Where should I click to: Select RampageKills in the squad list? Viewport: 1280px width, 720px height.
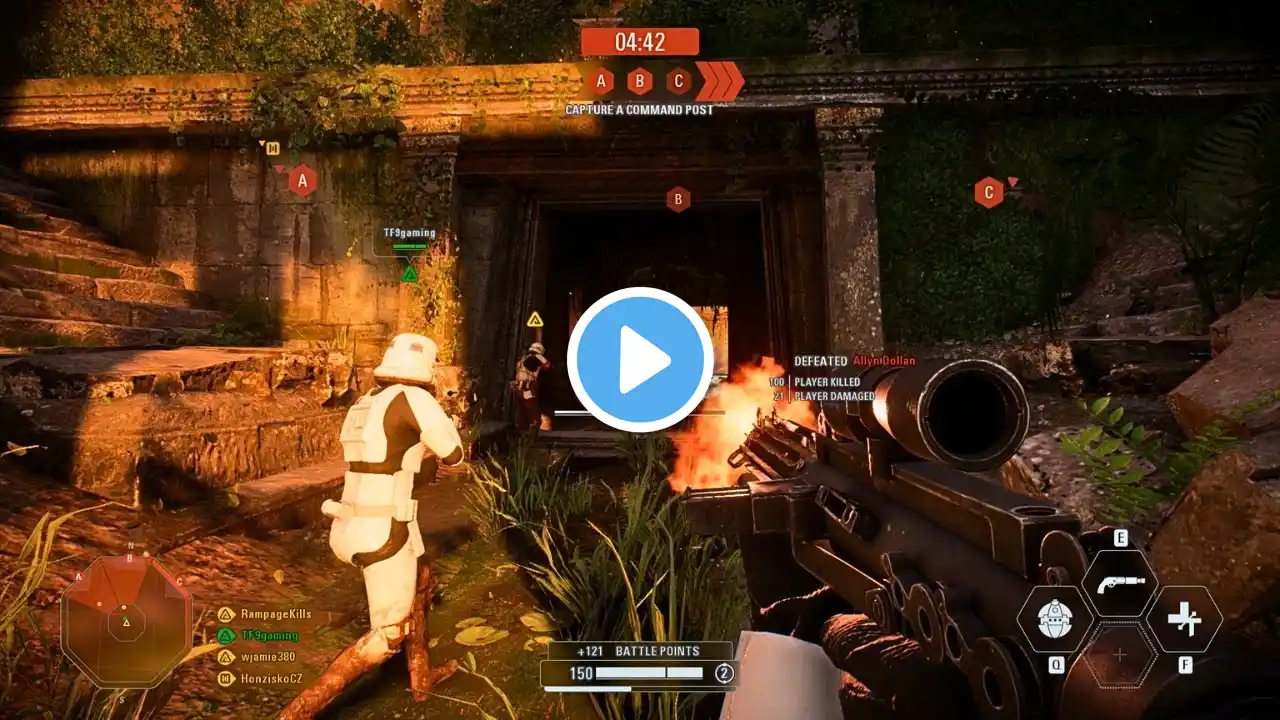coord(275,614)
